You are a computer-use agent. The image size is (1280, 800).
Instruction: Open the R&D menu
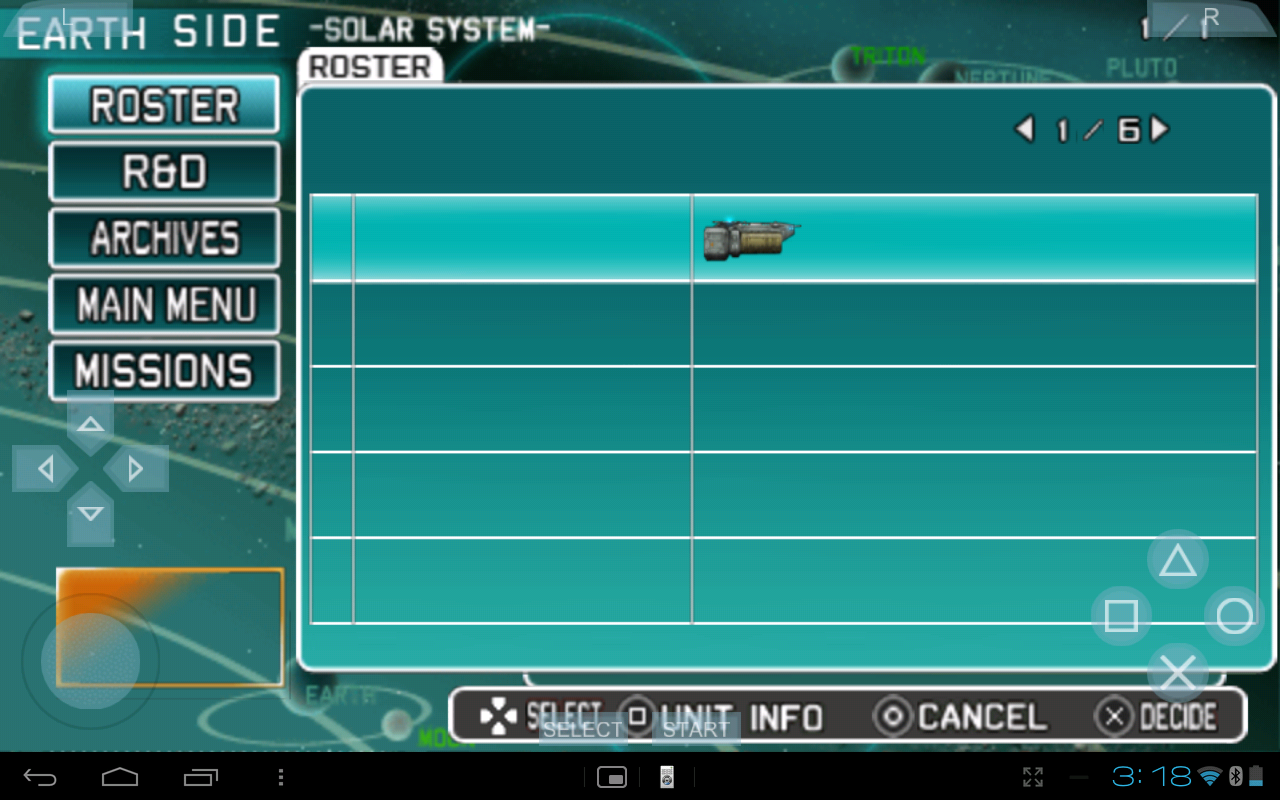pos(164,172)
